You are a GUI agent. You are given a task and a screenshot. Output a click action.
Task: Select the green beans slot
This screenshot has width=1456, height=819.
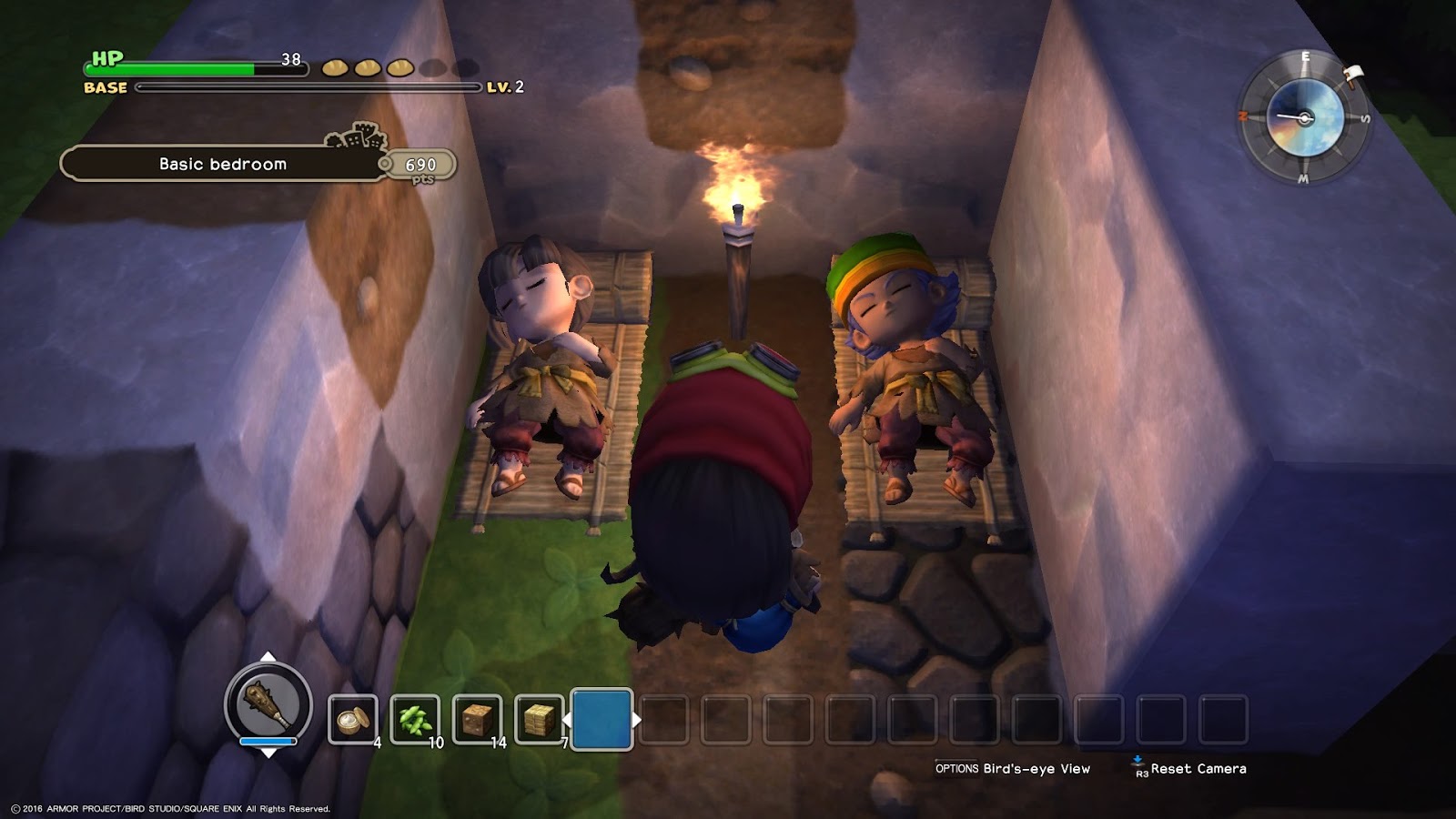414,720
